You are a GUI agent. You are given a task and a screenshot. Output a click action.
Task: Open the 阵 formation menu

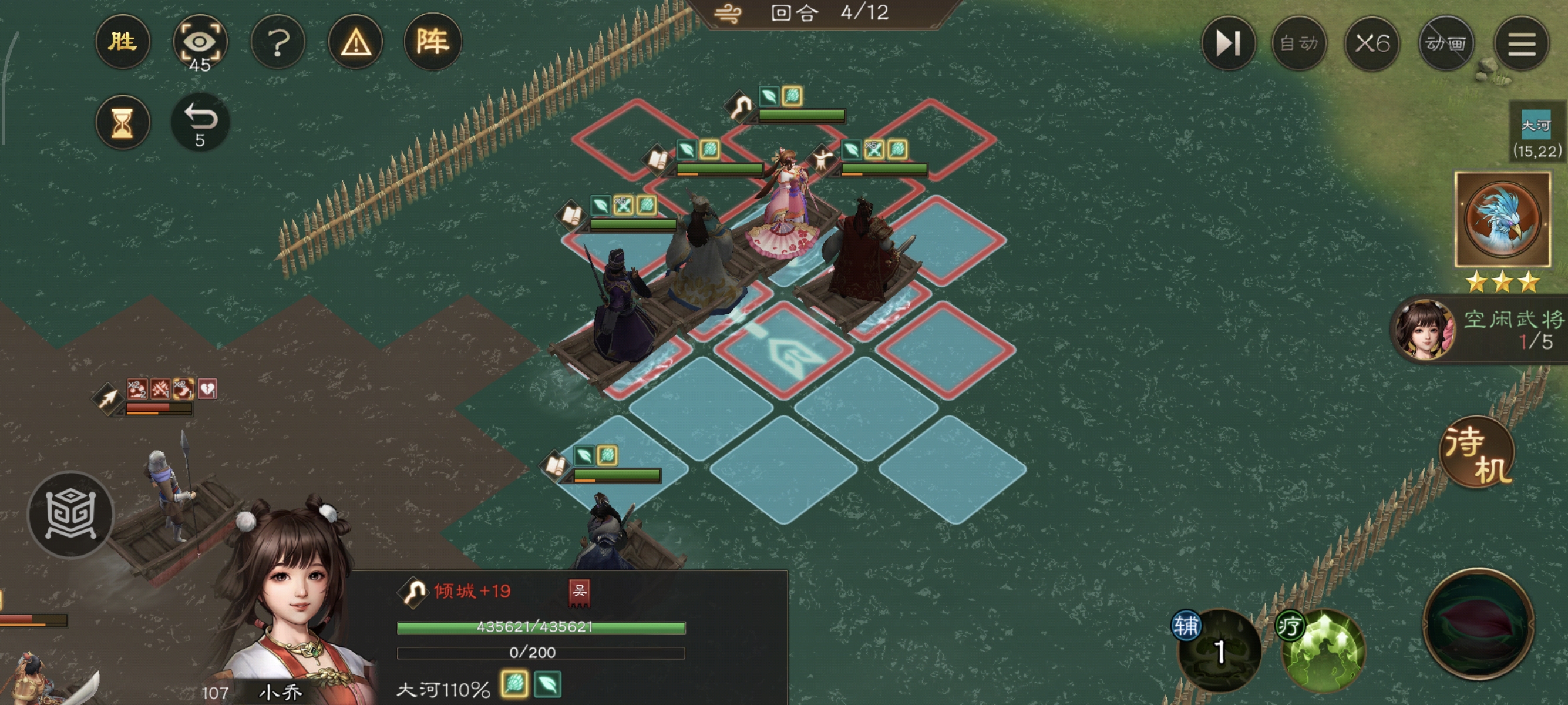pyautogui.click(x=433, y=41)
